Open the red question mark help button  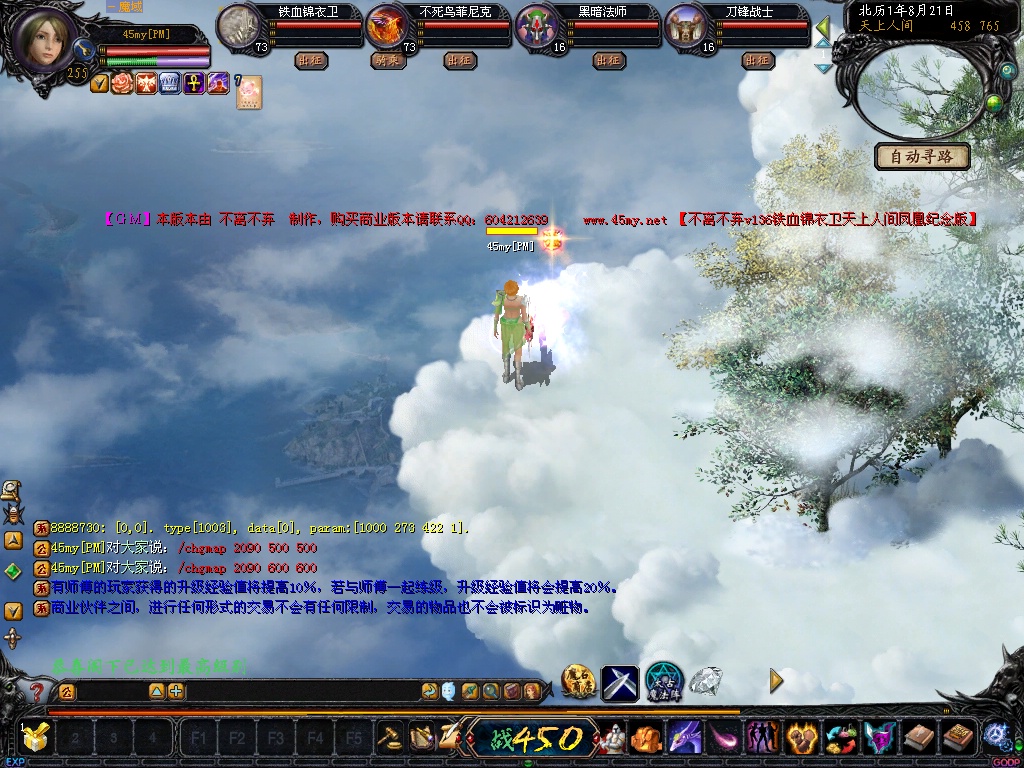coord(38,691)
